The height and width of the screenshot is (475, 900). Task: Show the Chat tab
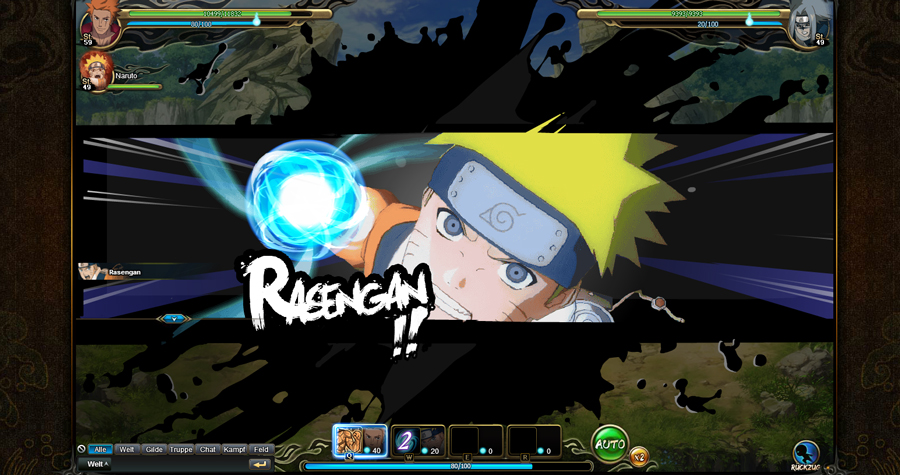208,450
